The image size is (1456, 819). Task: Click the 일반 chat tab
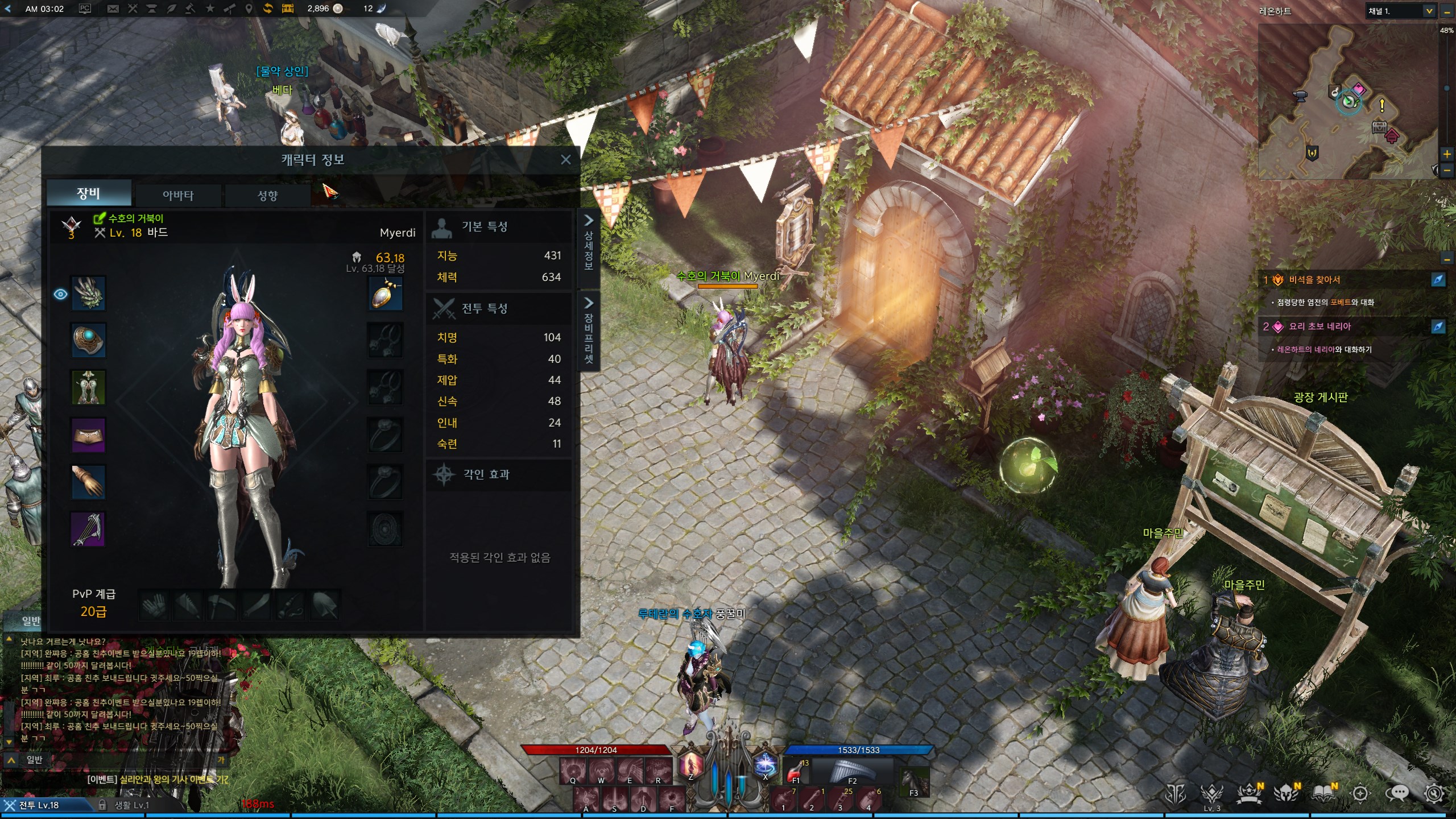click(x=32, y=621)
